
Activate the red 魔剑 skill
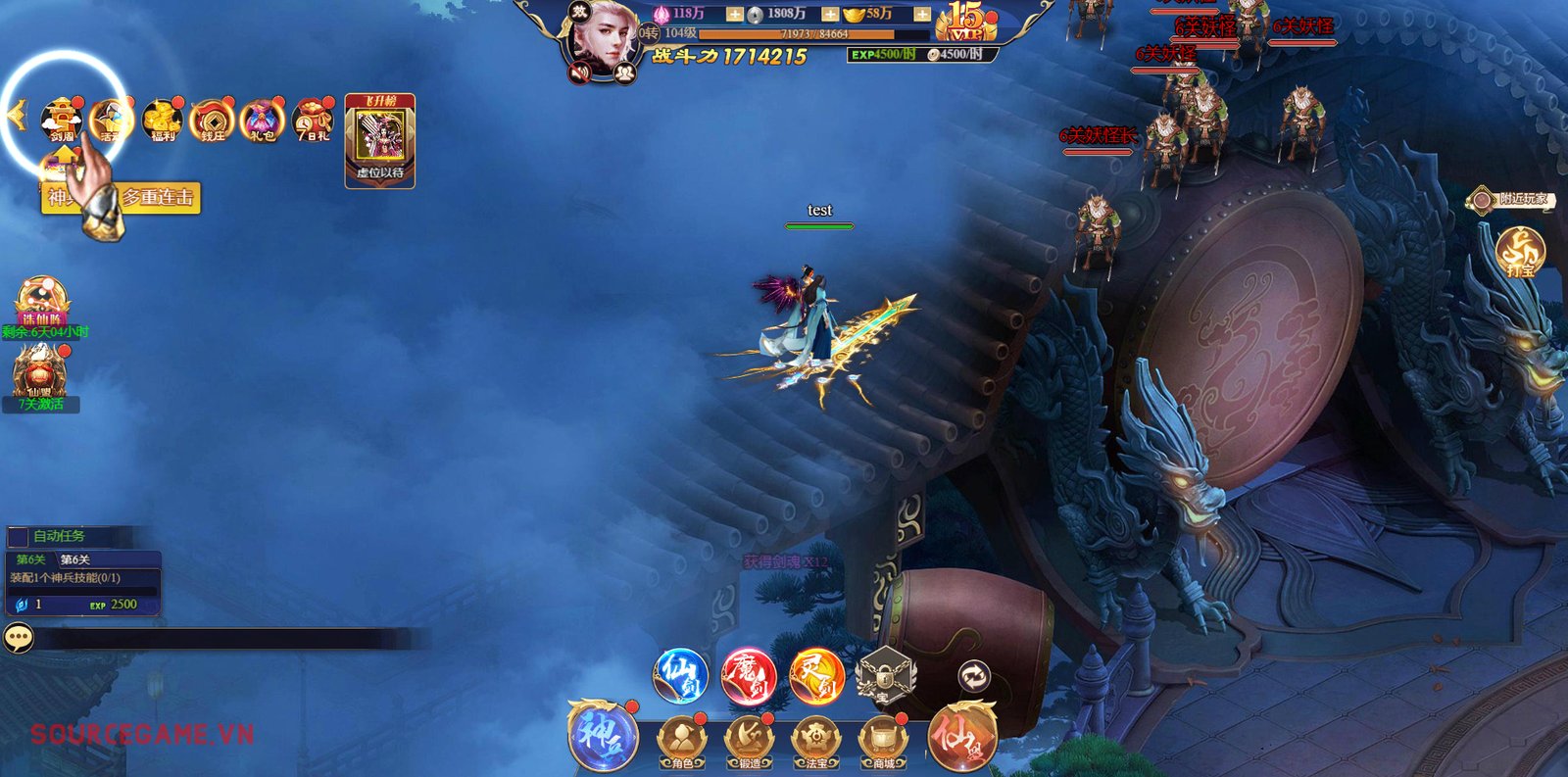click(749, 675)
